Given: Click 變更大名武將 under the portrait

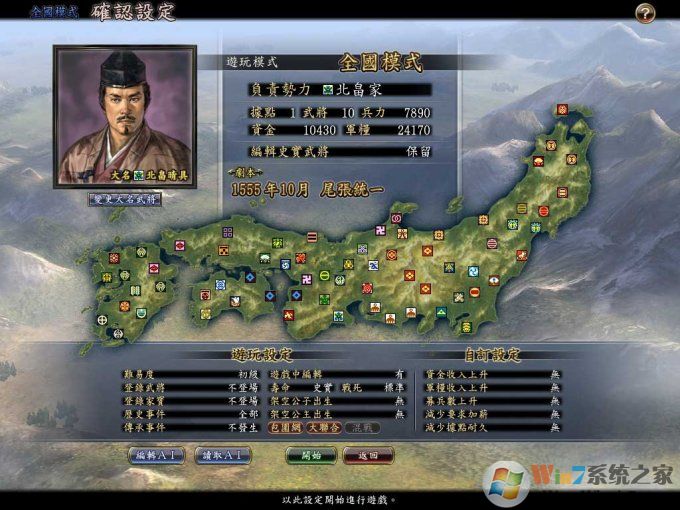Looking at the screenshot, I should point(126,198).
